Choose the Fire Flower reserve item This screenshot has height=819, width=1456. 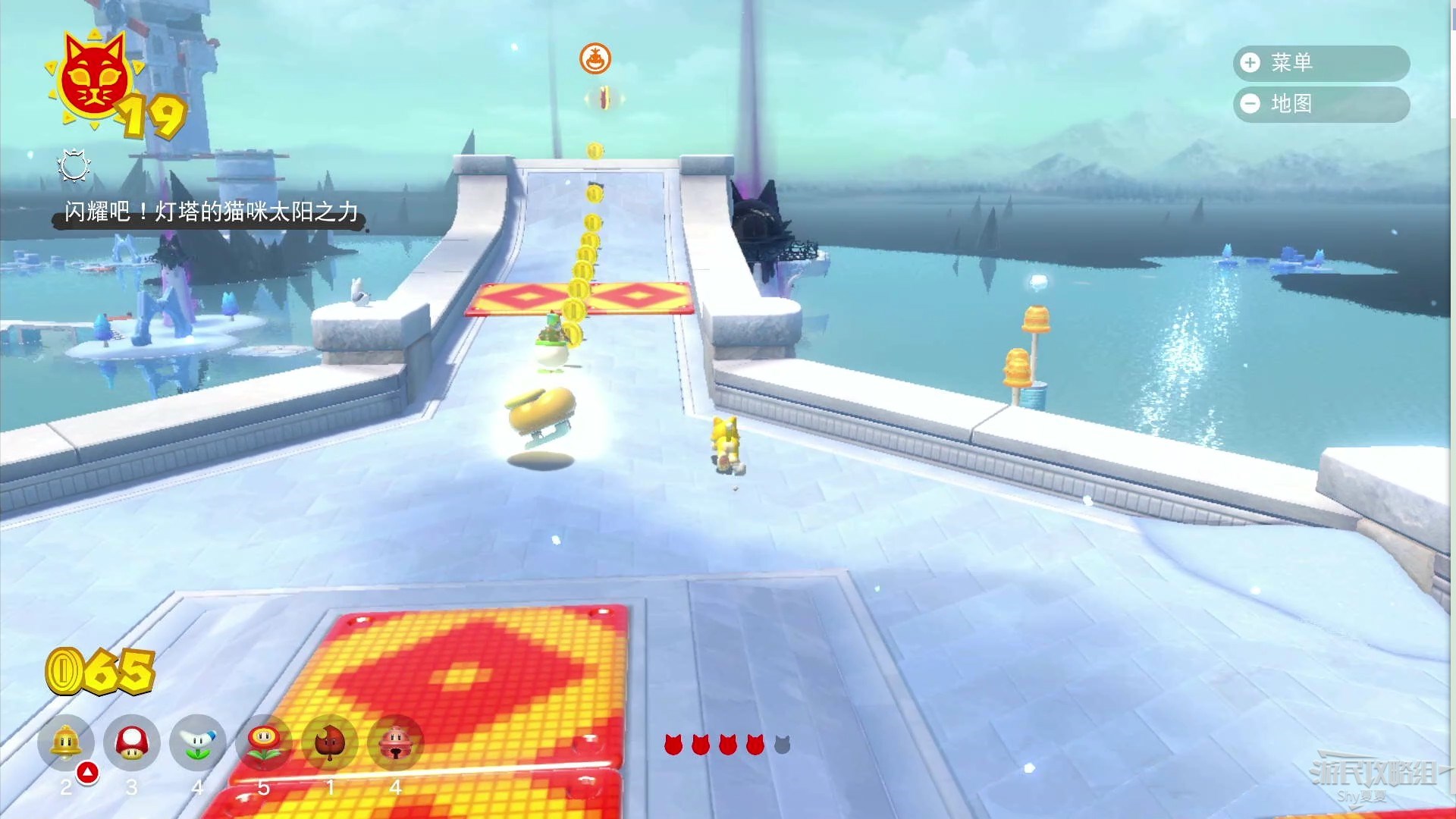(x=264, y=742)
